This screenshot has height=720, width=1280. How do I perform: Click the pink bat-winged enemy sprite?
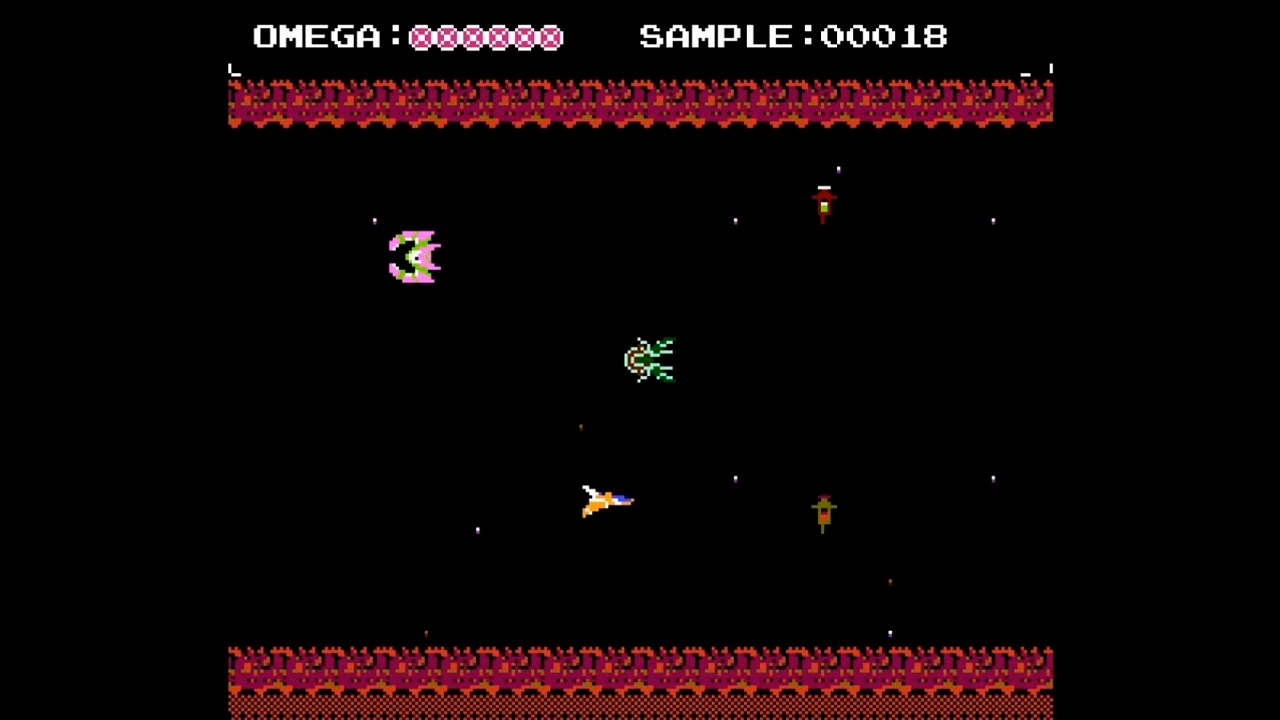point(413,255)
